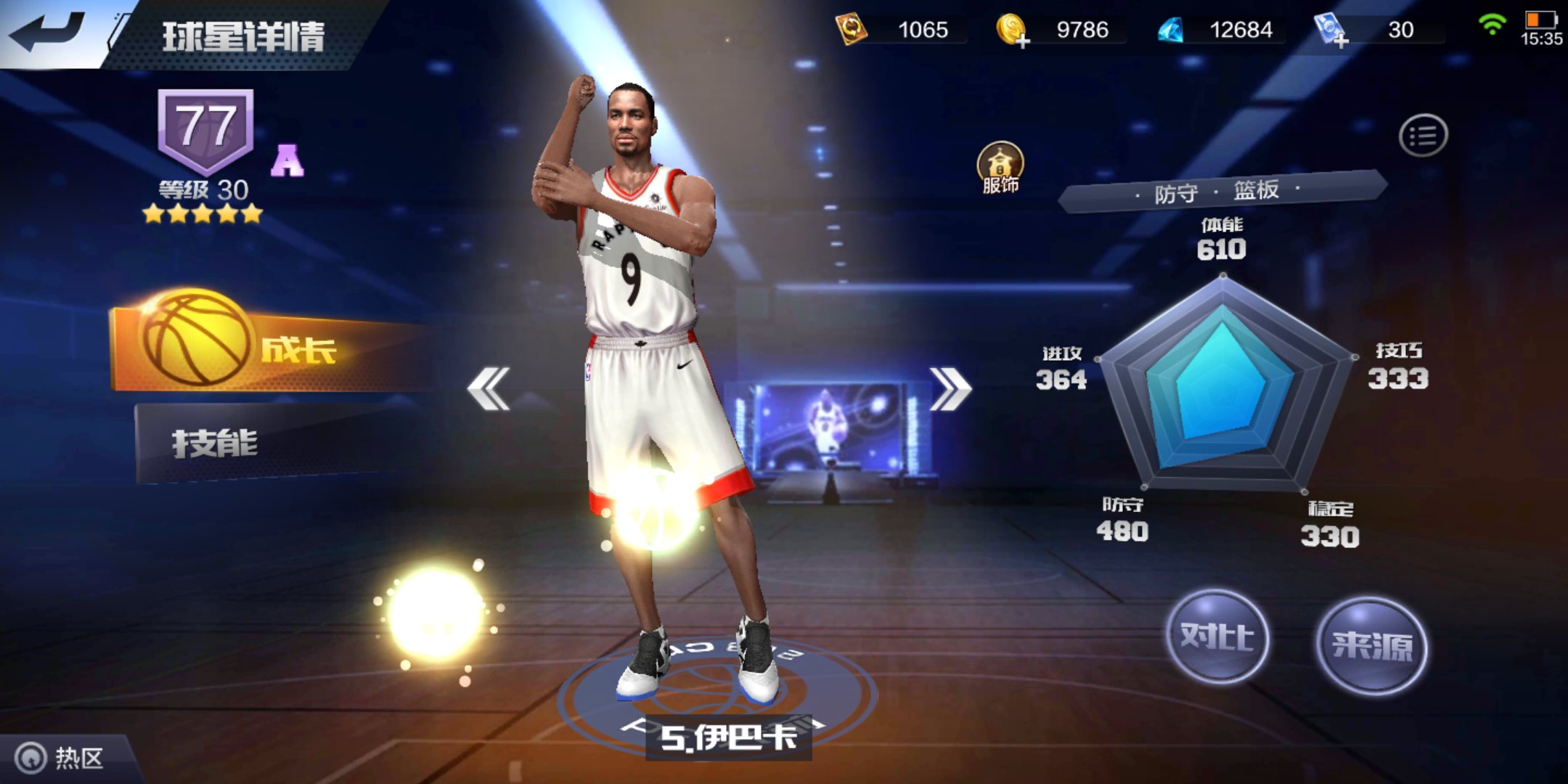The image size is (1568, 784).
Task: Tap the 77 rating badge
Action: (x=205, y=127)
